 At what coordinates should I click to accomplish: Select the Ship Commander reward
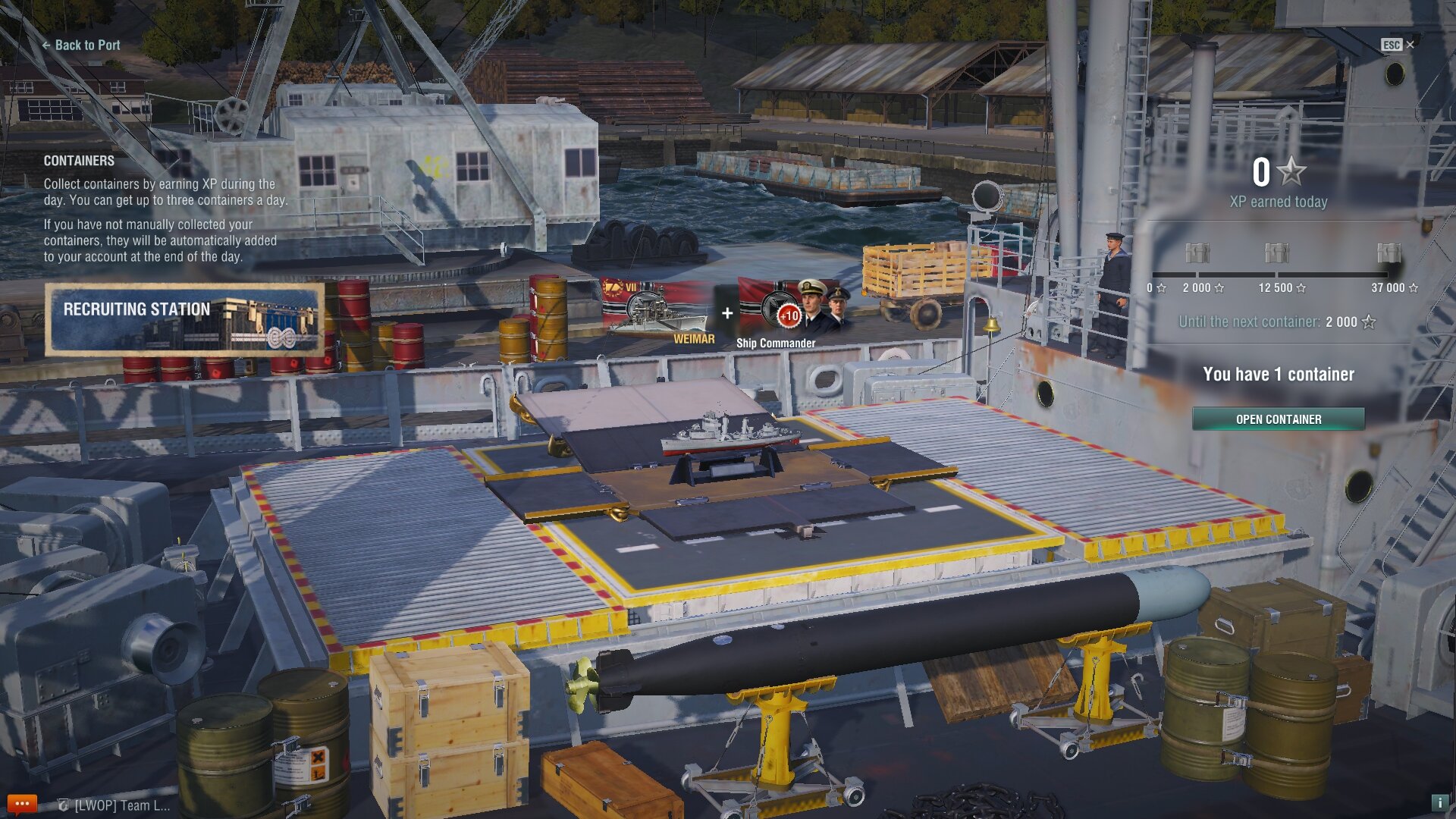click(x=789, y=312)
